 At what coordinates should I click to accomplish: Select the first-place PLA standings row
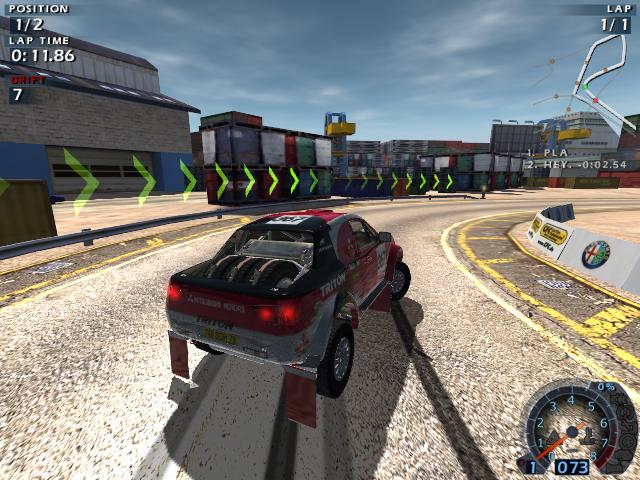pos(548,153)
